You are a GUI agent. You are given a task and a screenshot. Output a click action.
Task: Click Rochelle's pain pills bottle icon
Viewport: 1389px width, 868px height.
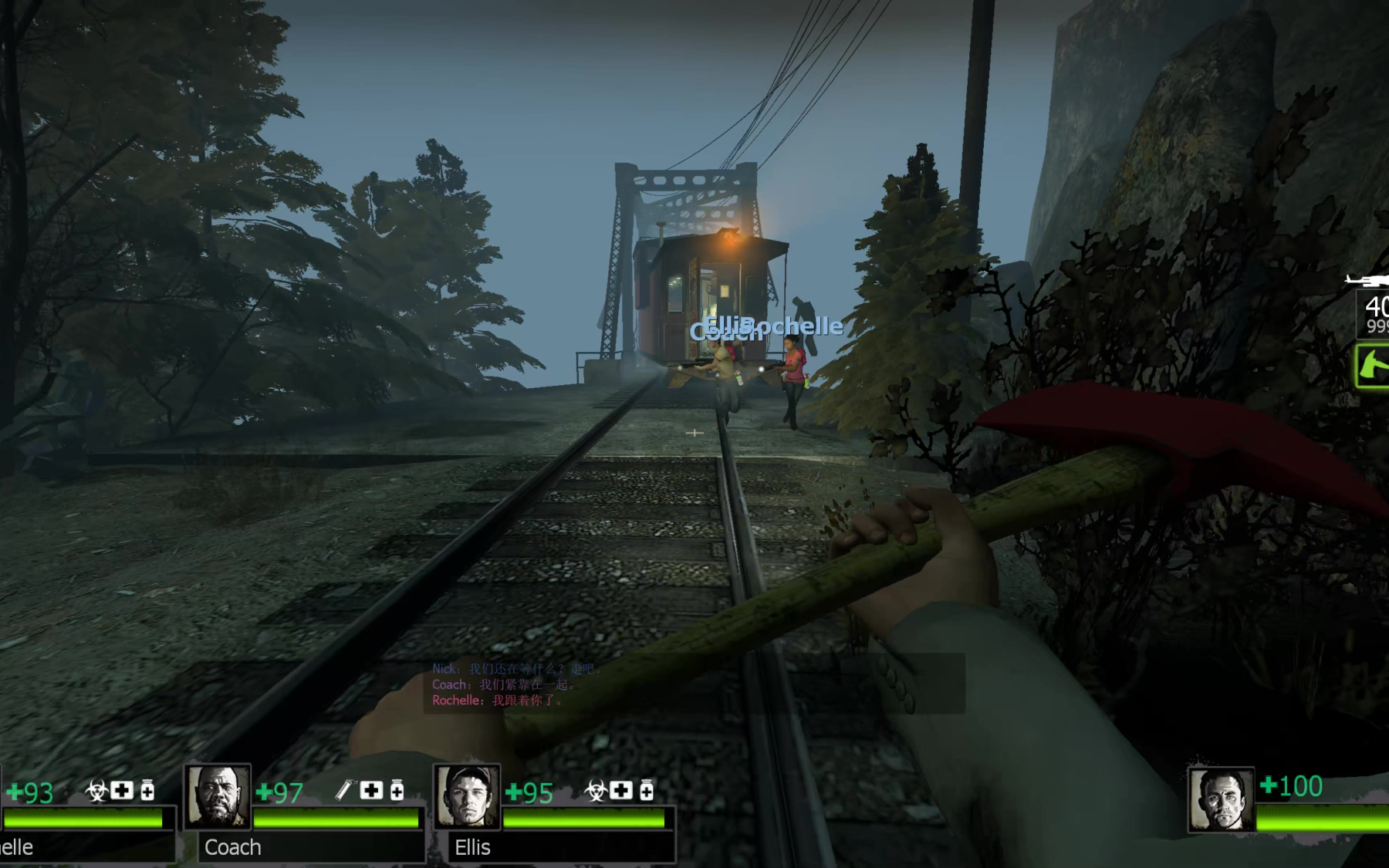point(147,790)
